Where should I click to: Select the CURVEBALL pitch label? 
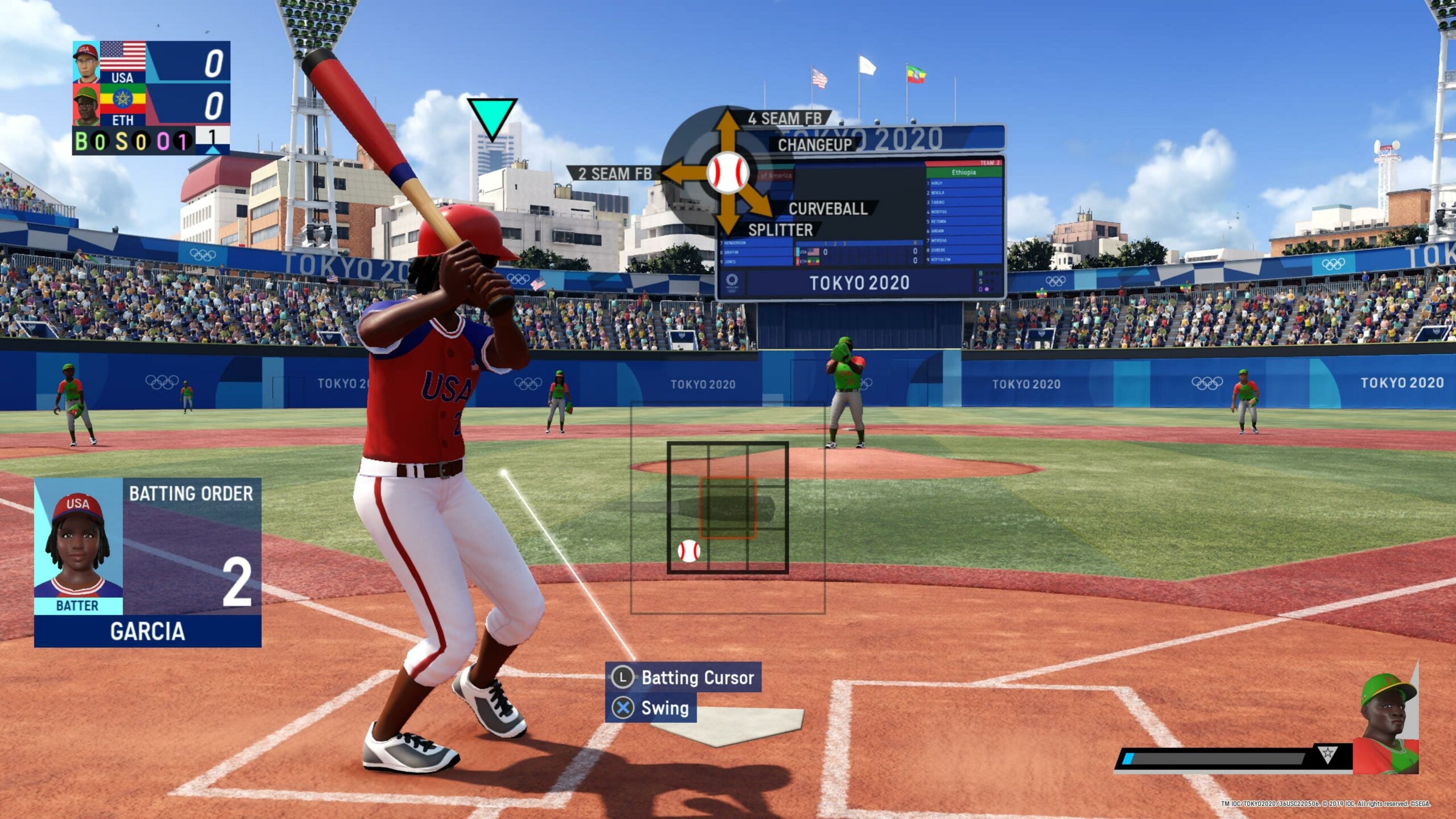(x=828, y=209)
